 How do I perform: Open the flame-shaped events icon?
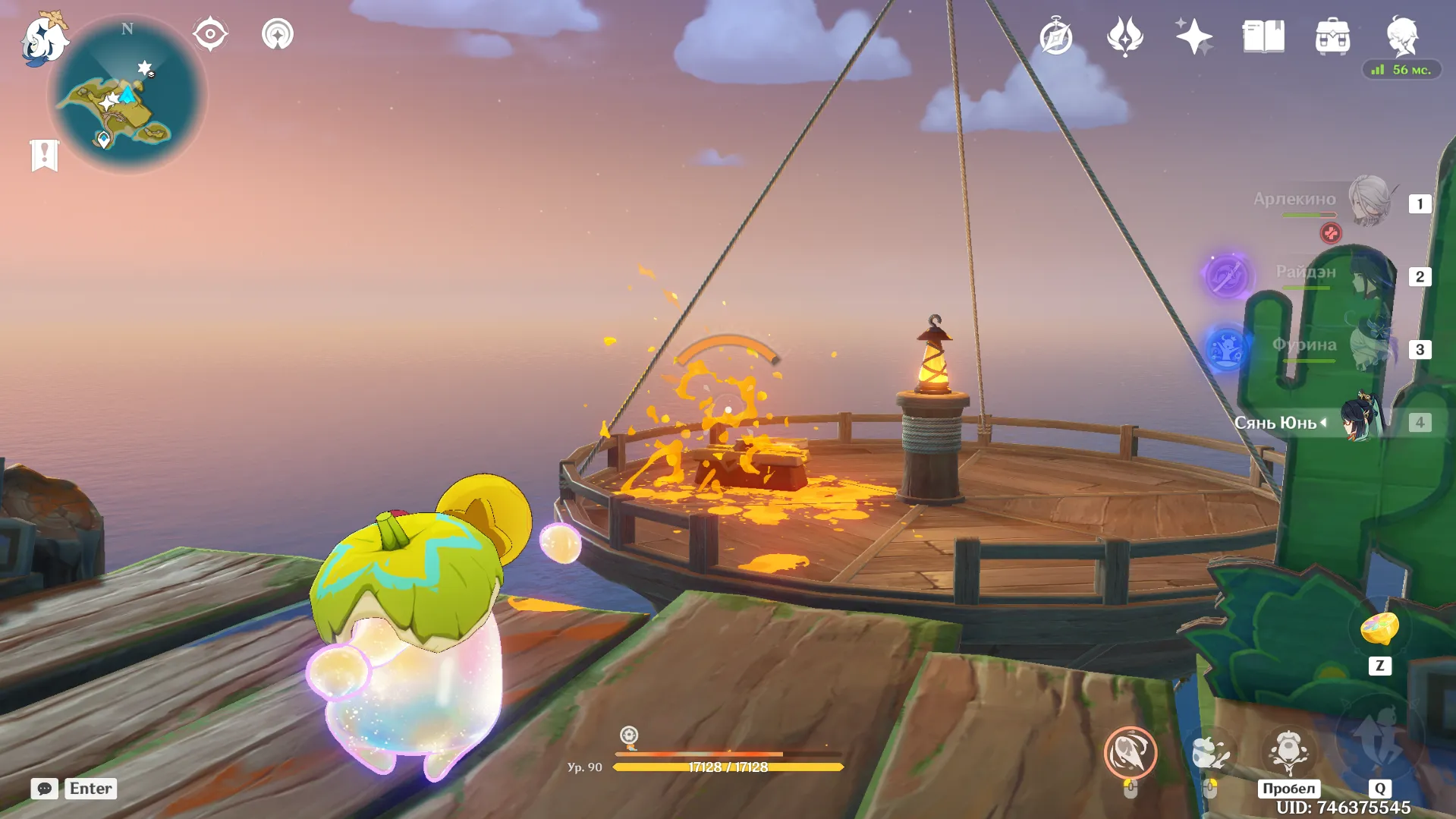1124,36
